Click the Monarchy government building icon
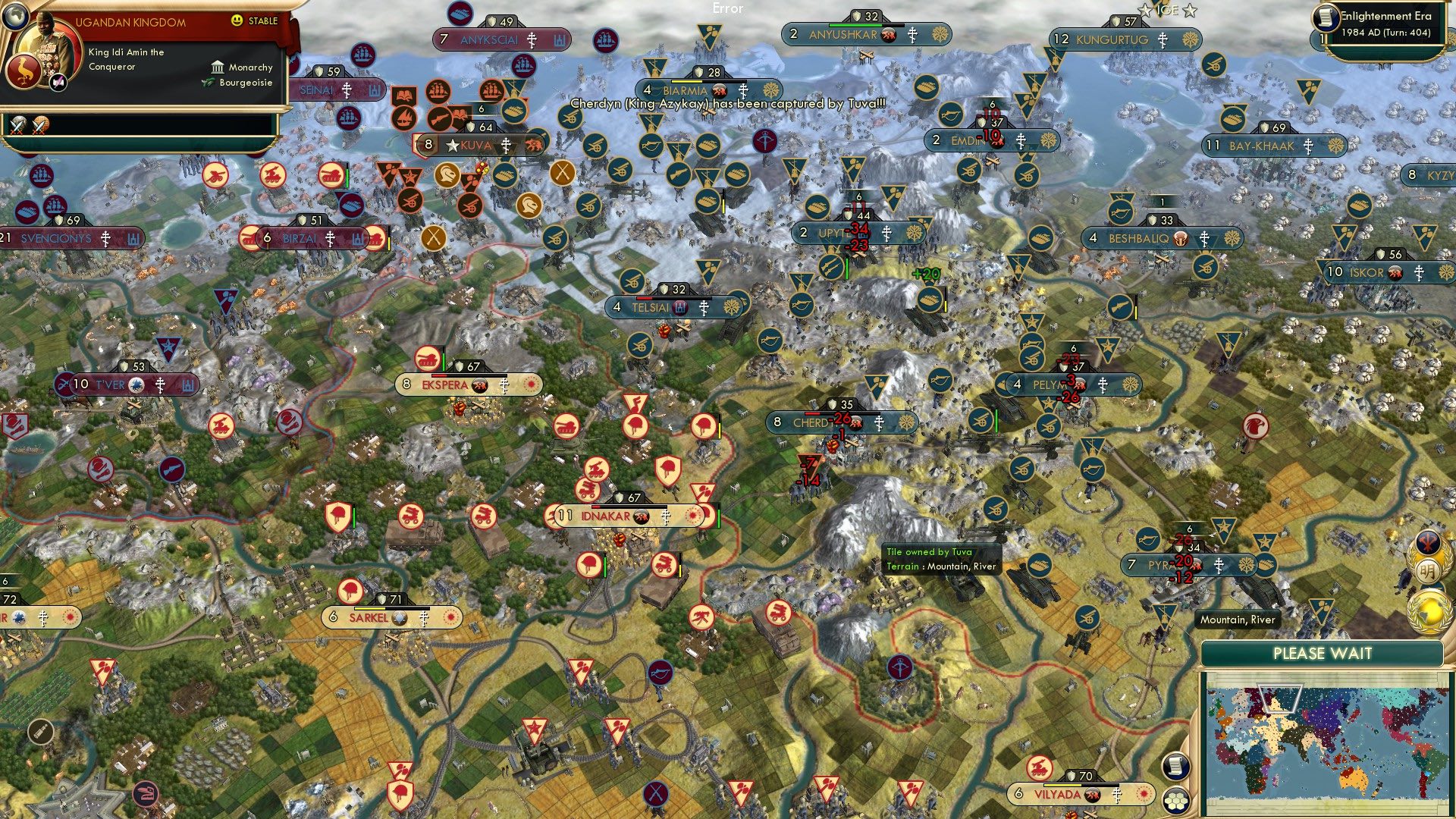The image size is (1456, 819). click(x=218, y=68)
